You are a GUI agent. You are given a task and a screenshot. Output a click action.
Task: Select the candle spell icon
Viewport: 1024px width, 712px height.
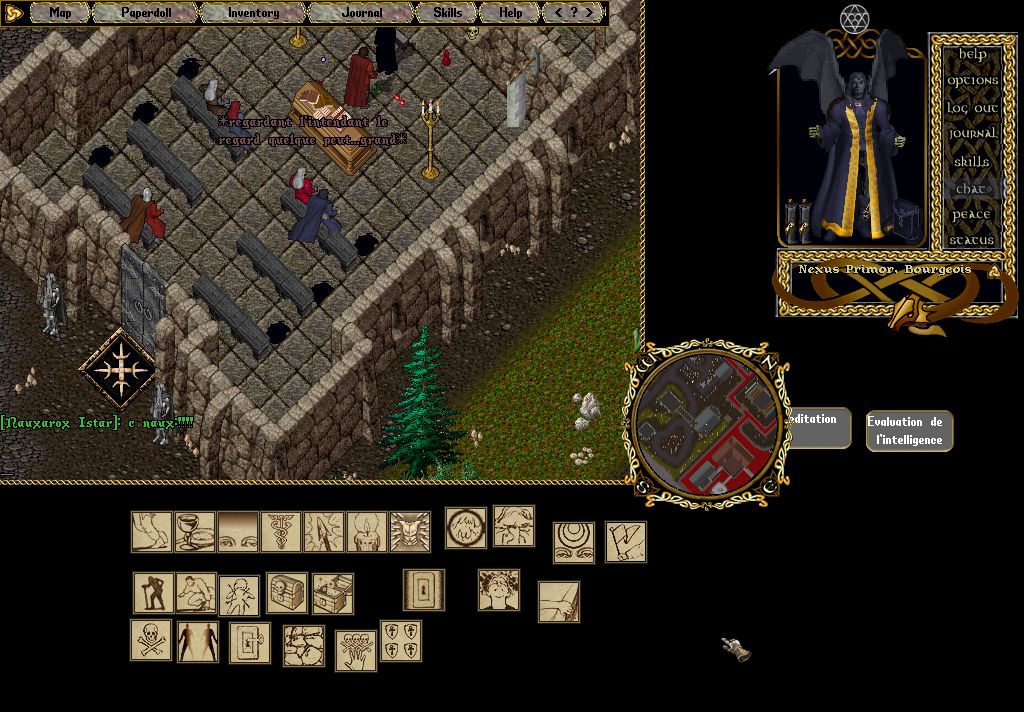(x=367, y=532)
